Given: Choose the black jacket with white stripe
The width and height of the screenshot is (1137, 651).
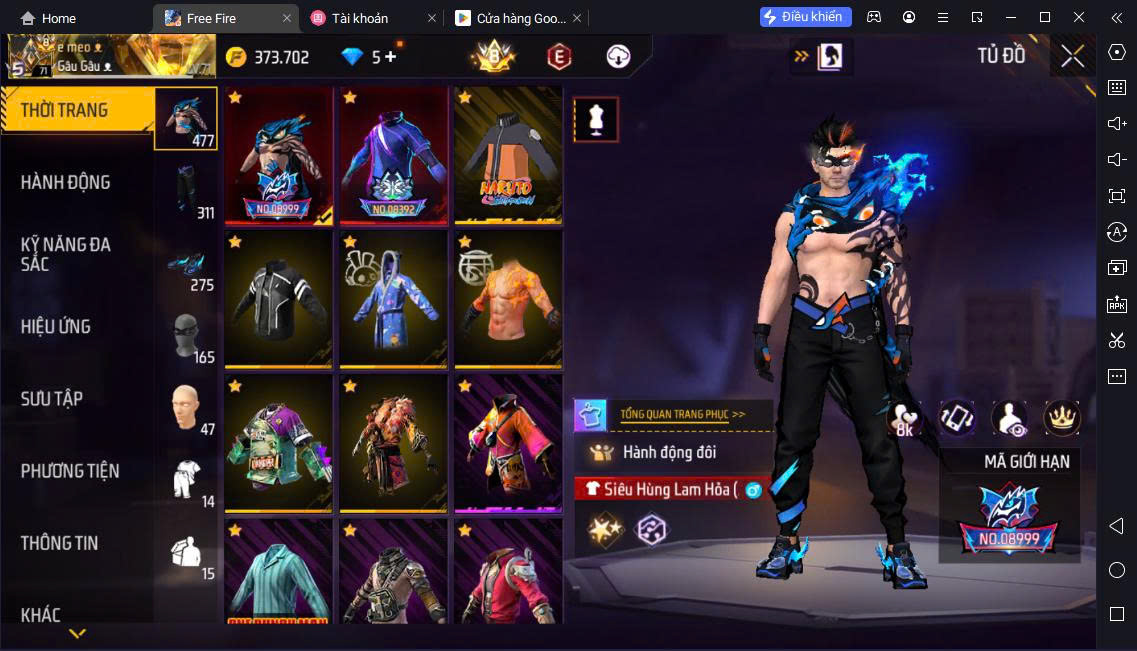Looking at the screenshot, I should 279,299.
